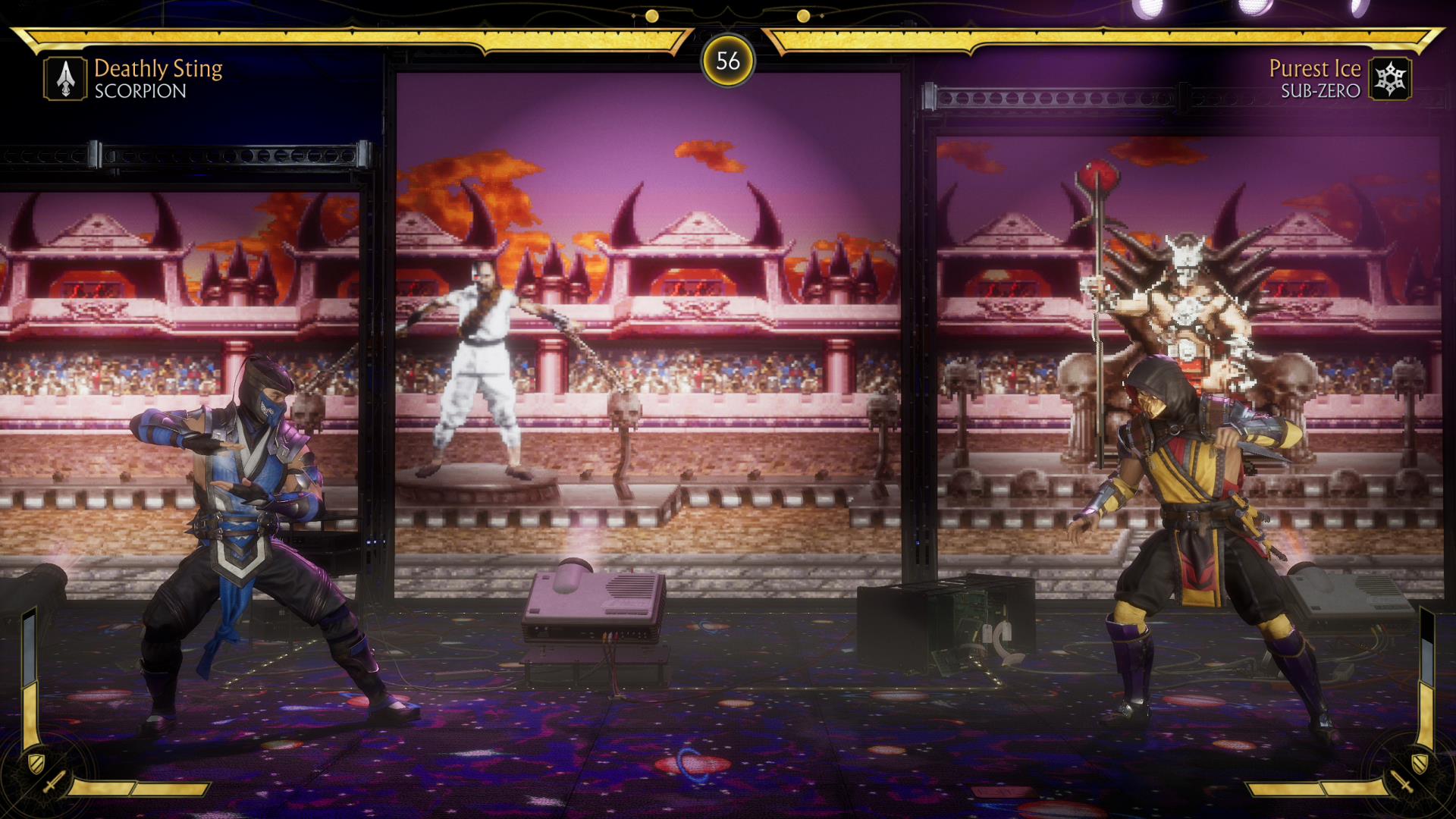Select the snowflake icon beside Purest Ice
The height and width of the screenshot is (819, 1456).
pyautogui.click(x=1390, y=79)
